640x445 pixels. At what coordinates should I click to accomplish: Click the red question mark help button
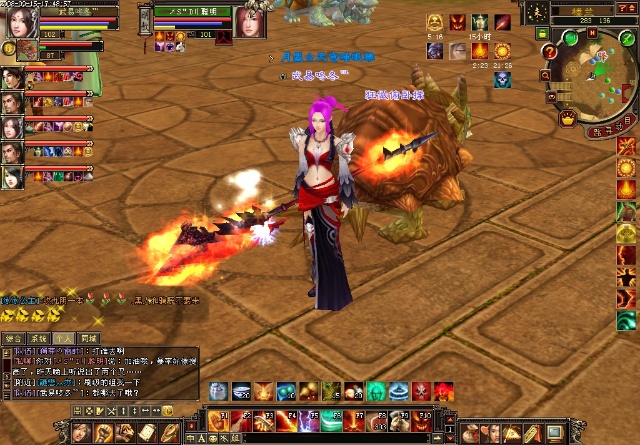(x=549, y=51)
